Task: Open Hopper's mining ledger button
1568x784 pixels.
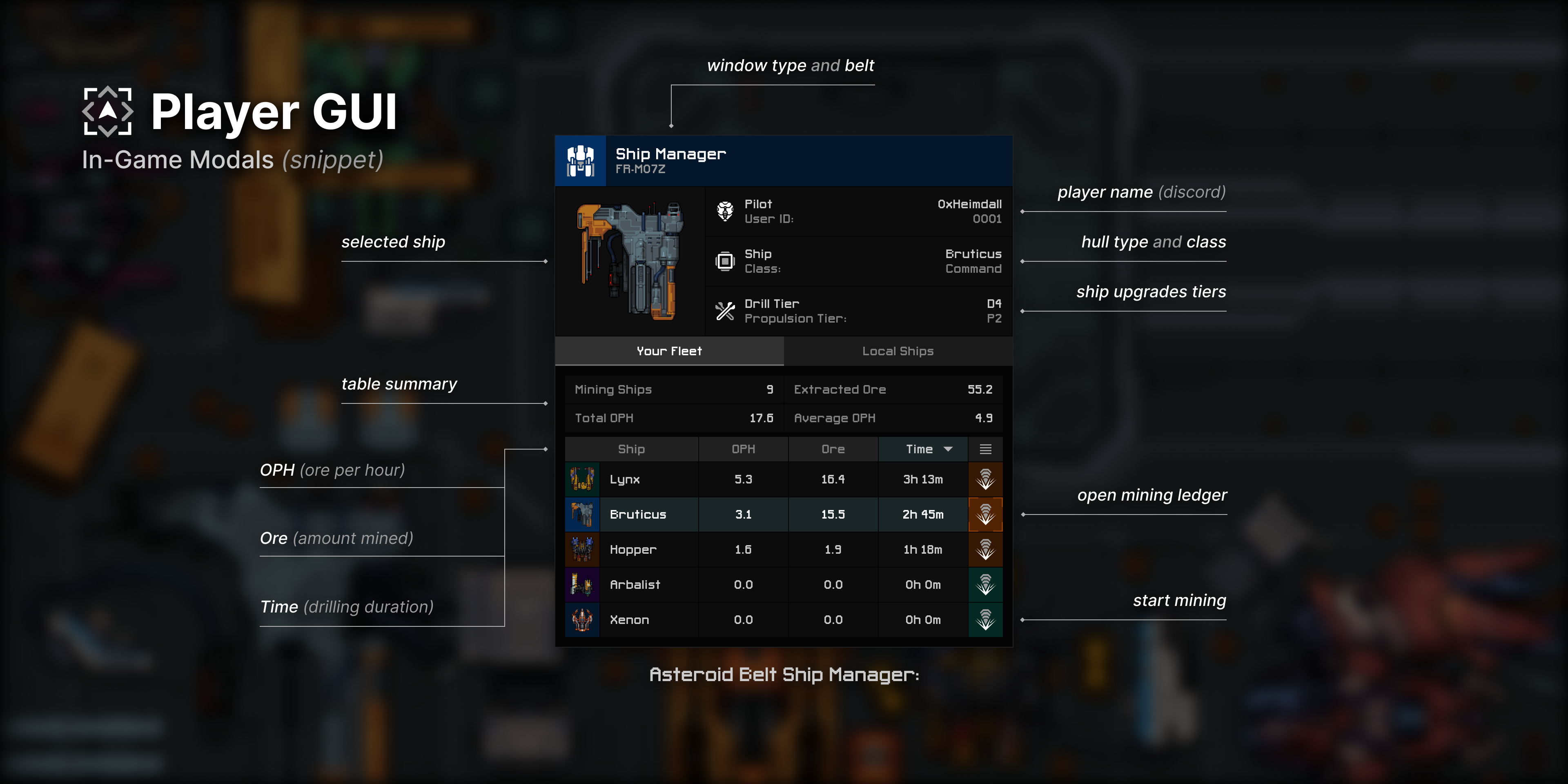Action: (x=985, y=550)
